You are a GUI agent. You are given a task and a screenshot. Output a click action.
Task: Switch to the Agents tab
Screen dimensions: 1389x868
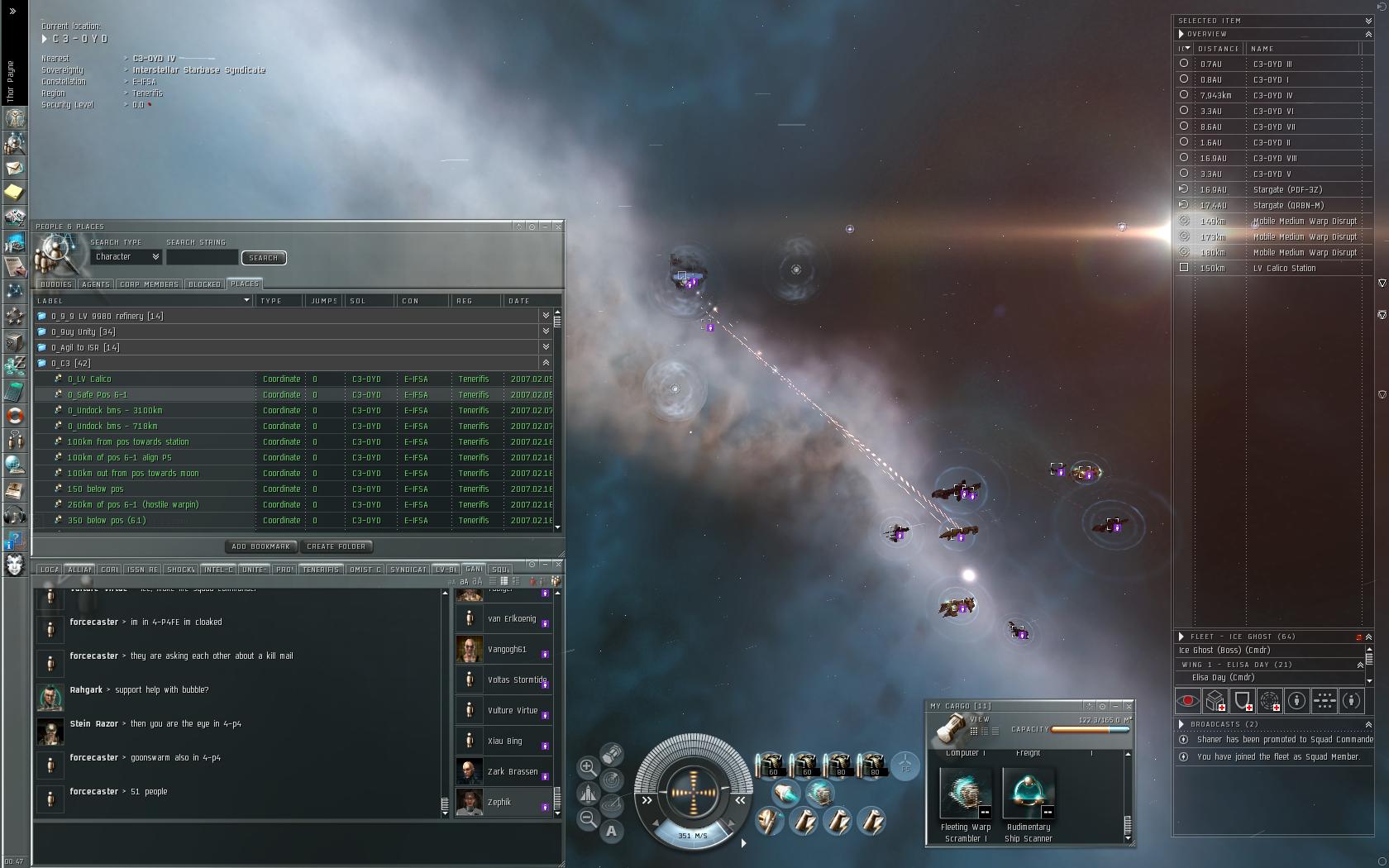pos(96,284)
